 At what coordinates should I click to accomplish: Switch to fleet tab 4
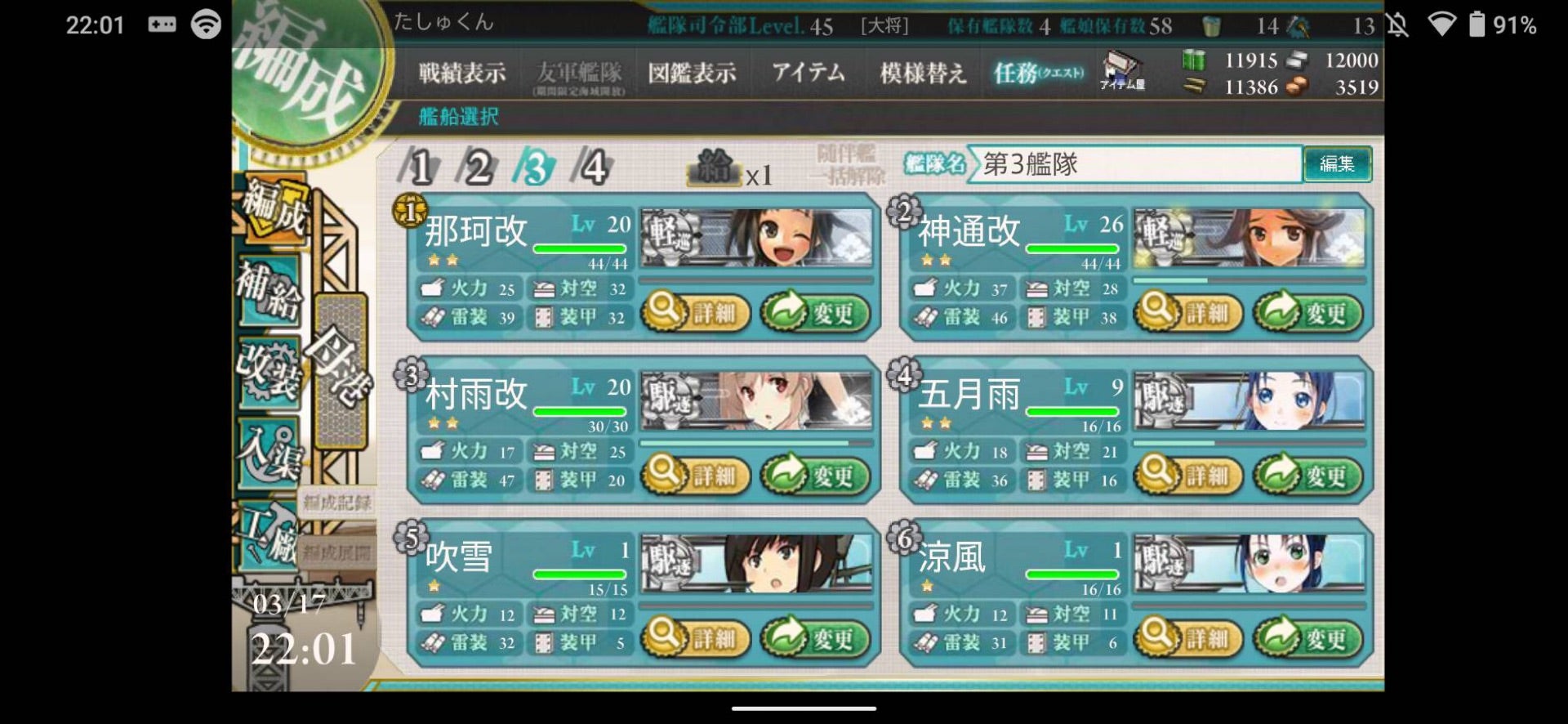(593, 168)
